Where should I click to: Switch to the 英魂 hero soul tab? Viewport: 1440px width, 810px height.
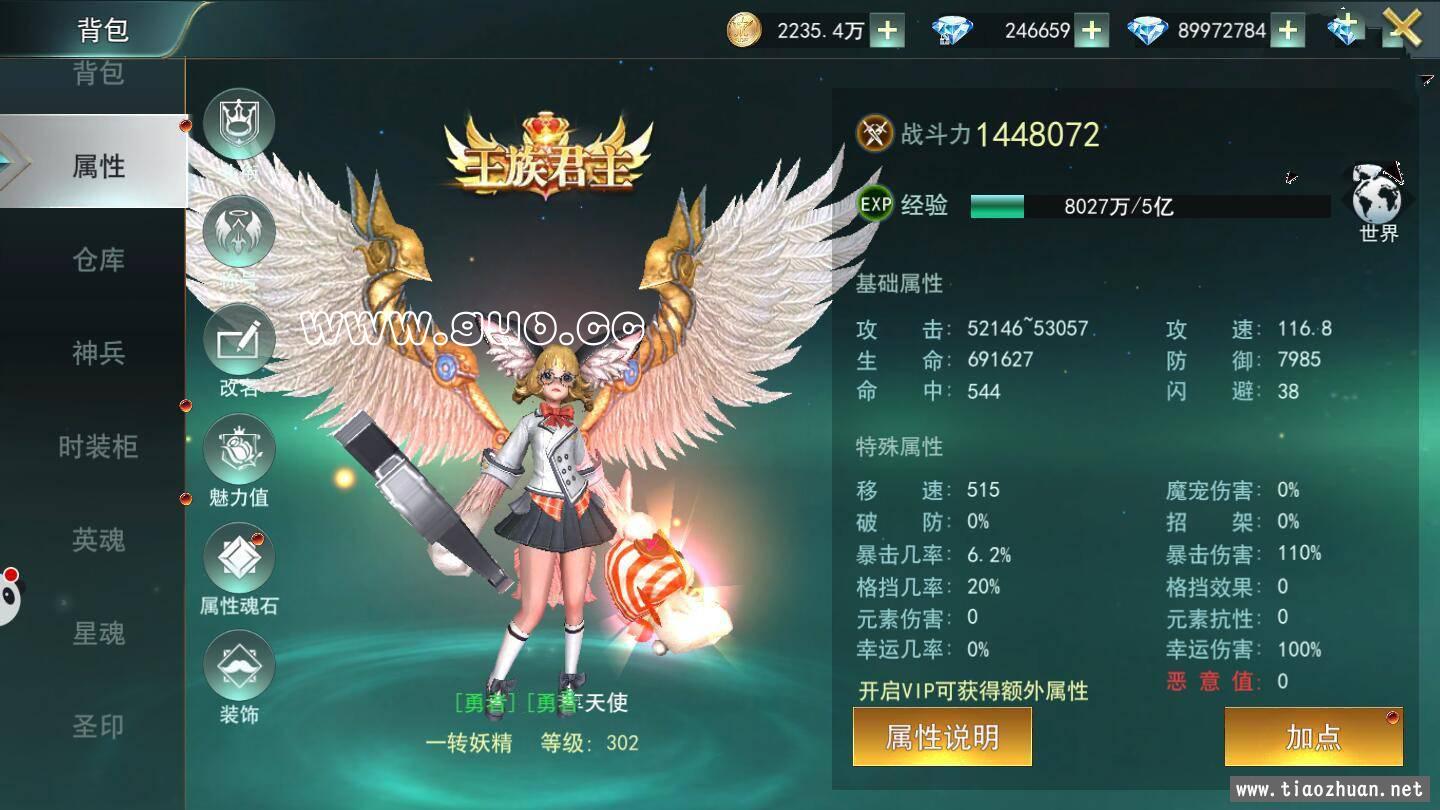tap(95, 541)
